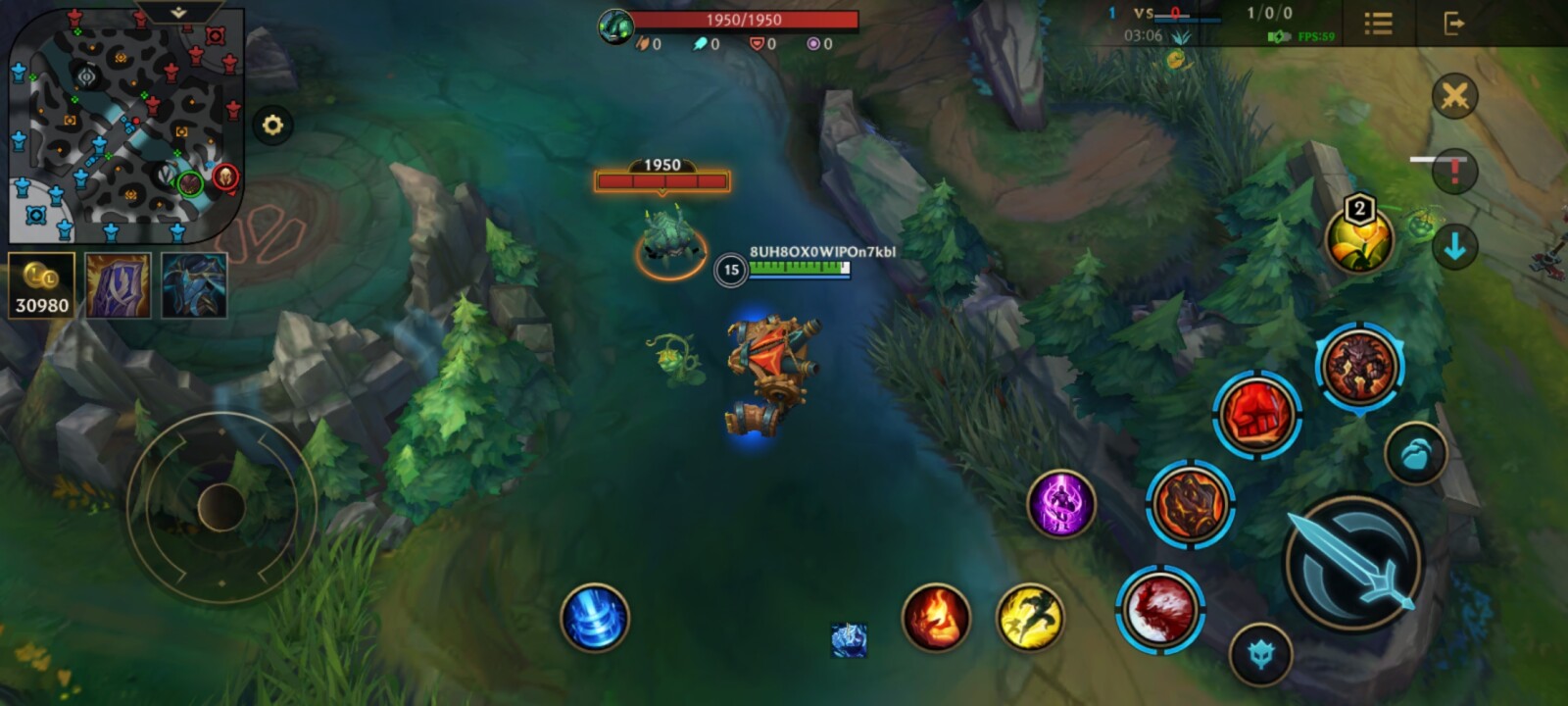Cast the ultimate ability with the beast icon

pos(1359,366)
